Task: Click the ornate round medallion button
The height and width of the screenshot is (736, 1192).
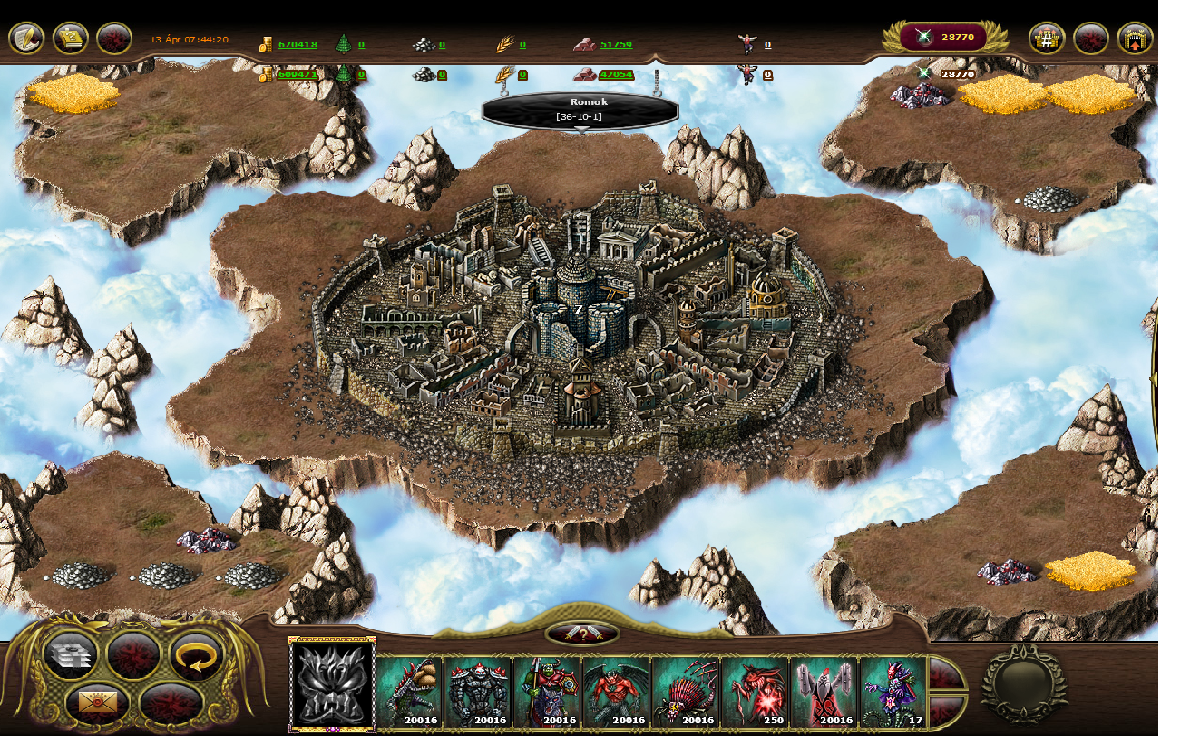Action: 1023,686
